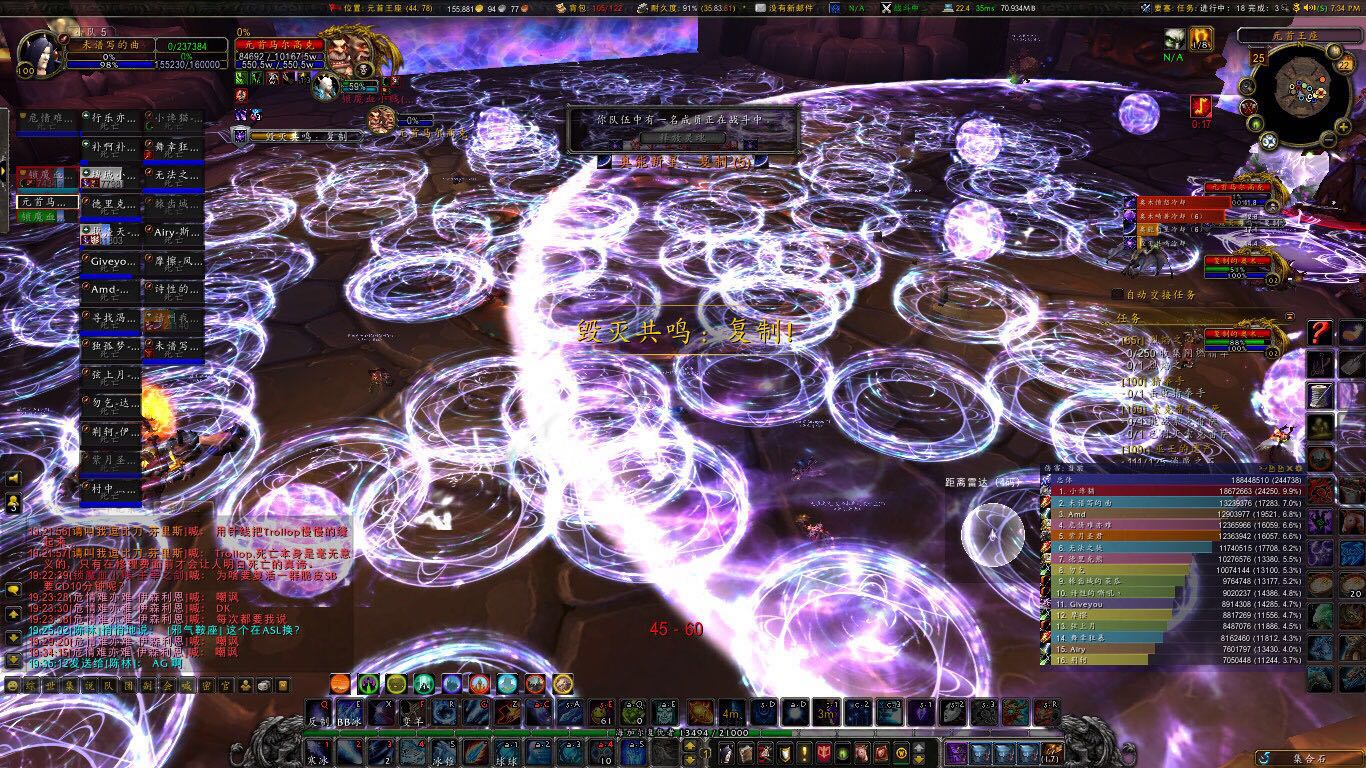This screenshot has width=1366, height=768.
Task: Click the red question mark icon in right action bar
Action: pos(1320,332)
